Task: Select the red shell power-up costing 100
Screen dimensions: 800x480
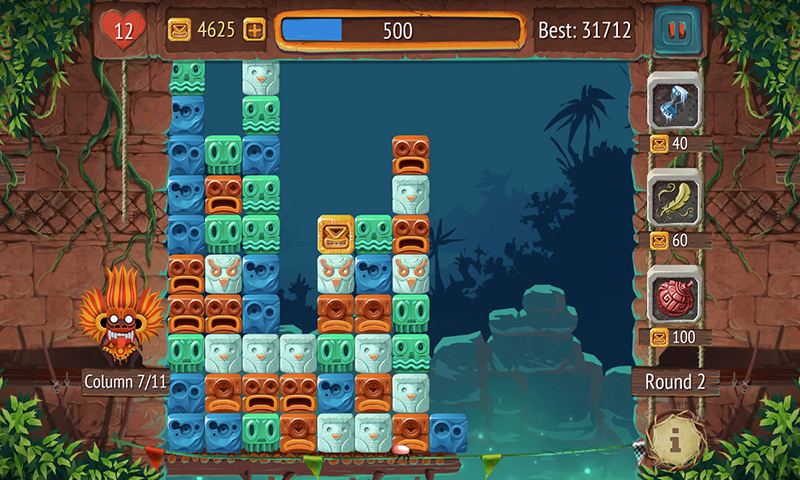Action: (x=675, y=297)
